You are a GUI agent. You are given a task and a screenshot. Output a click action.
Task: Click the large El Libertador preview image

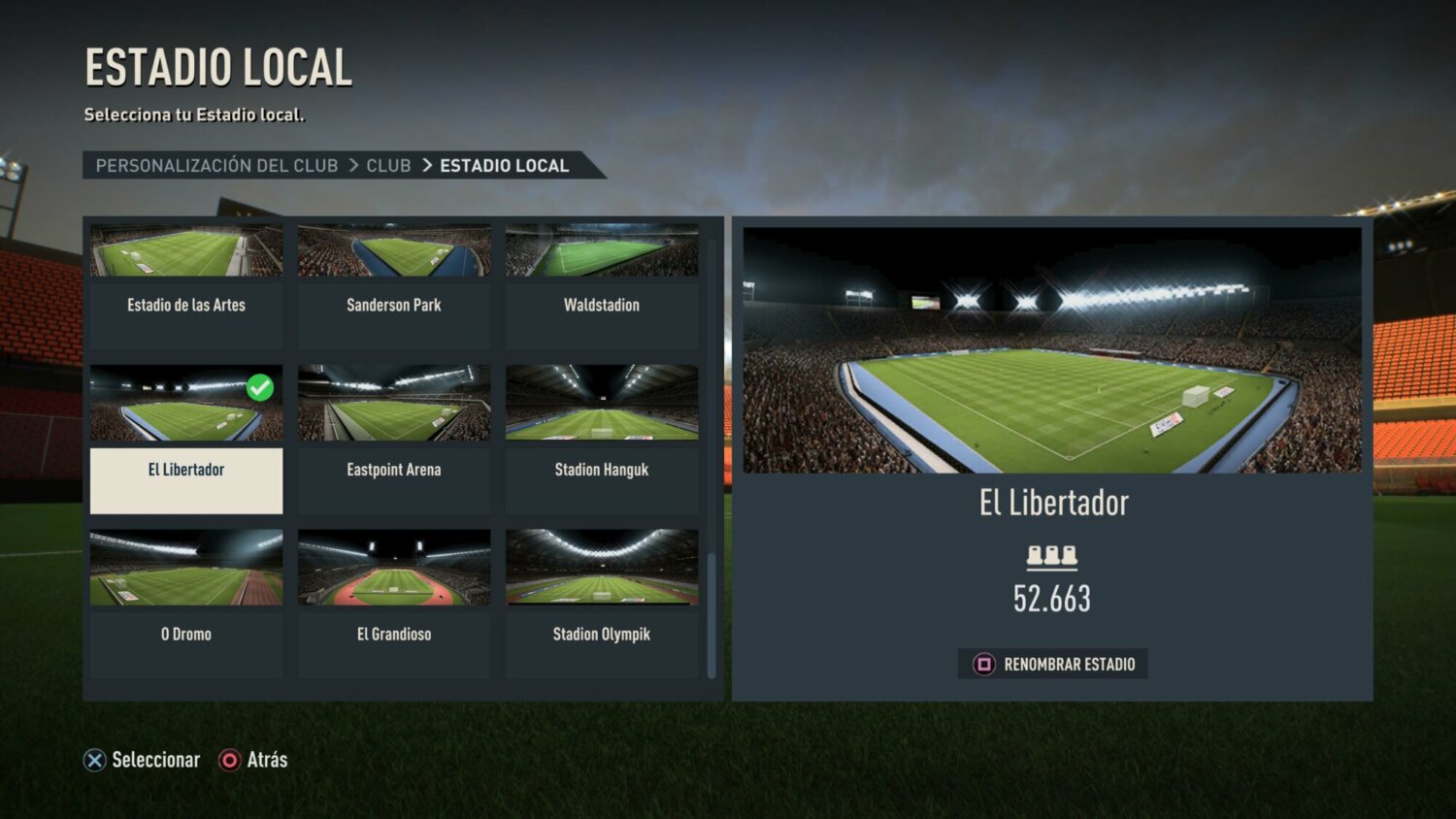coord(1054,349)
